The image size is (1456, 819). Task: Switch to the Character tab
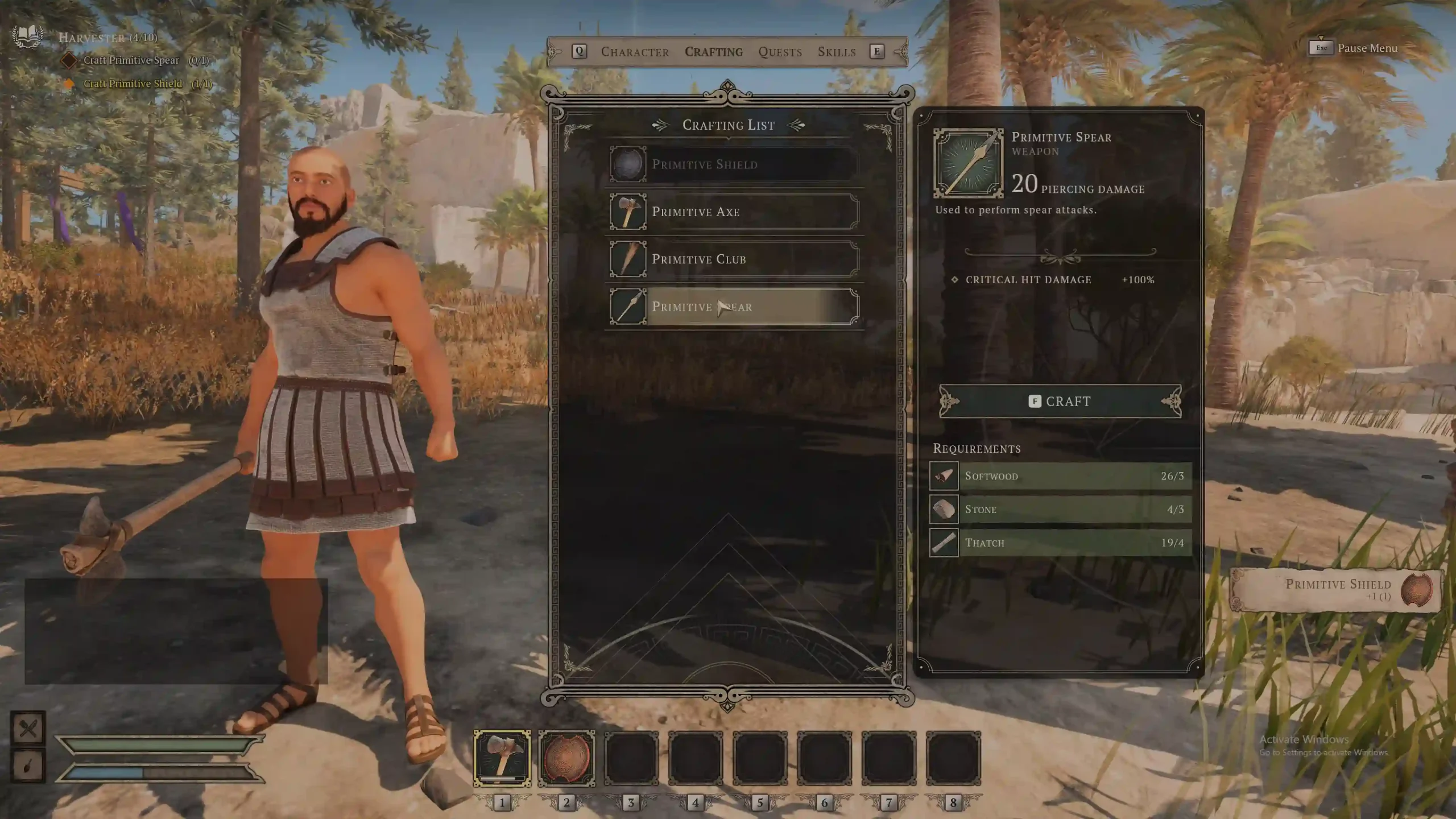click(635, 52)
